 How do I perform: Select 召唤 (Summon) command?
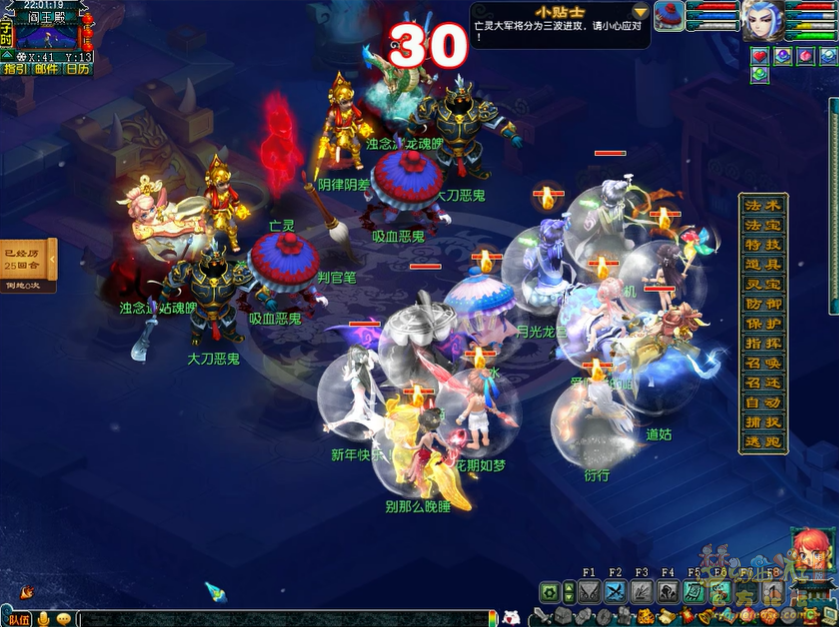(x=763, y=363)
